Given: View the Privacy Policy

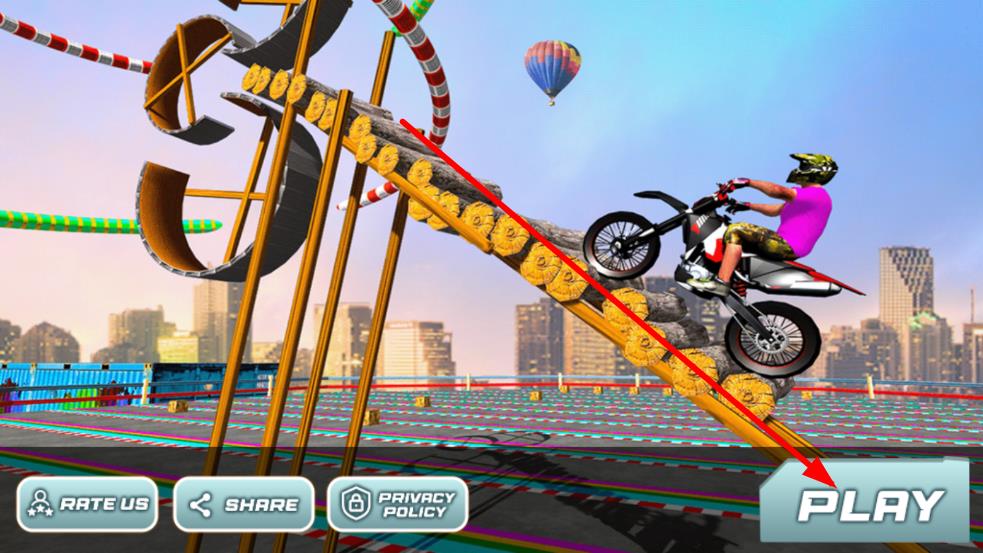Looking at the screenshot, I should click(x=398, y=504).
